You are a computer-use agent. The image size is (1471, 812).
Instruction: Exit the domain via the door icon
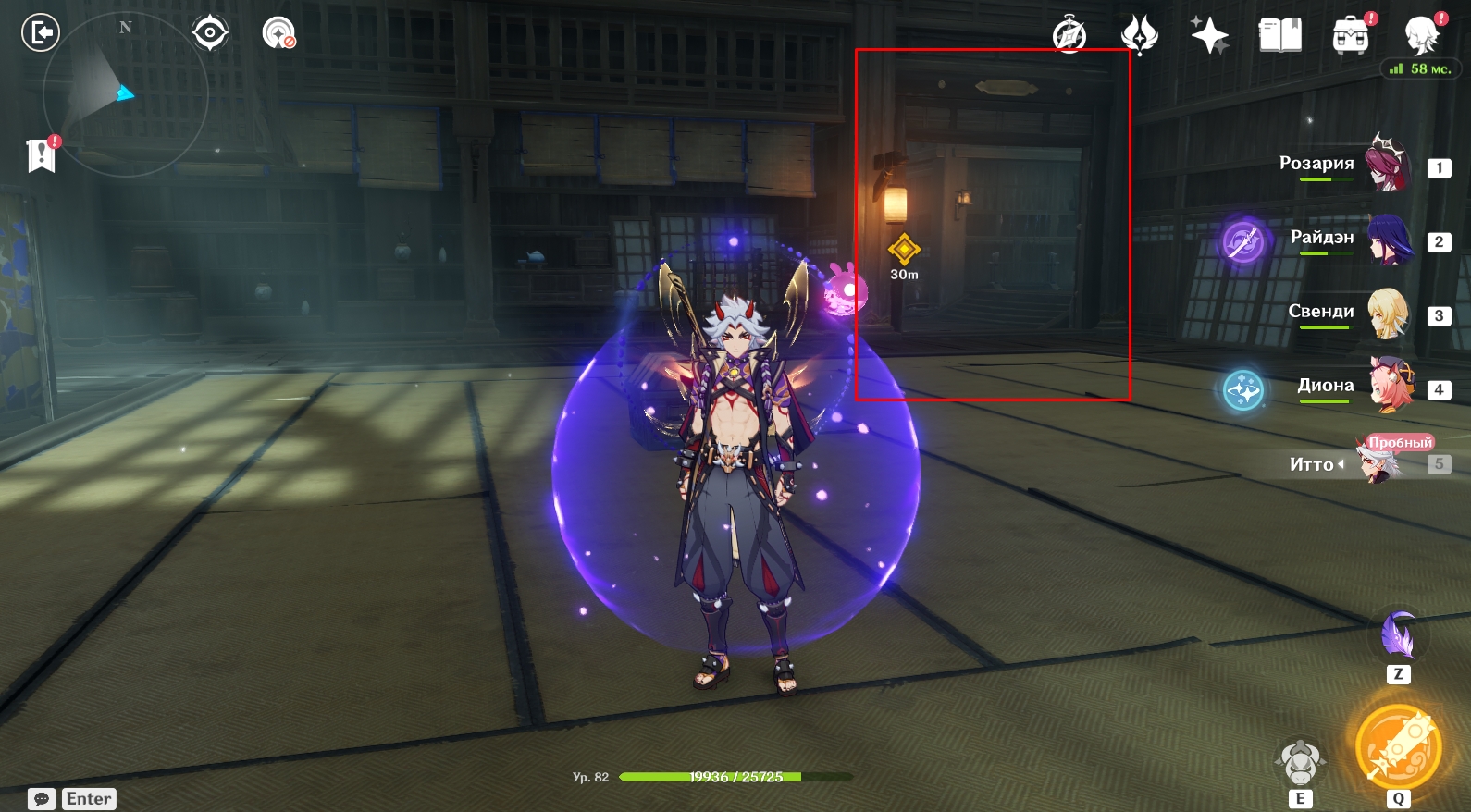(41, 33)
